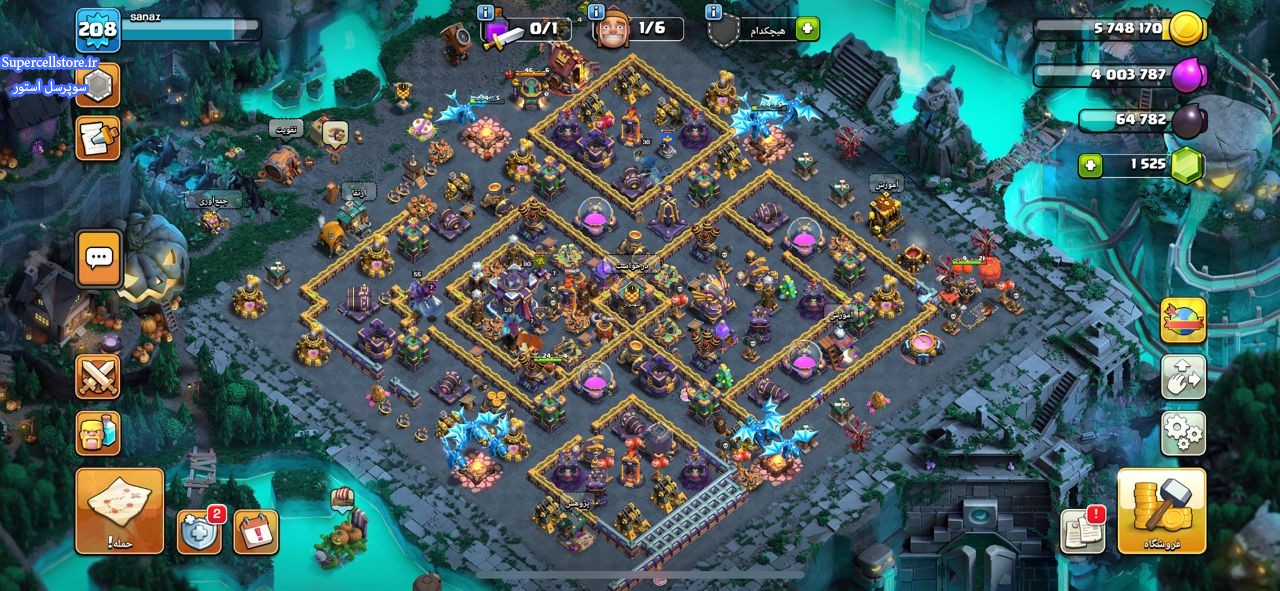Image resolution: width=1280 pixels, height=591 pixels.
Task: Open the layout editor arrows button
Action: point(1183,377)
